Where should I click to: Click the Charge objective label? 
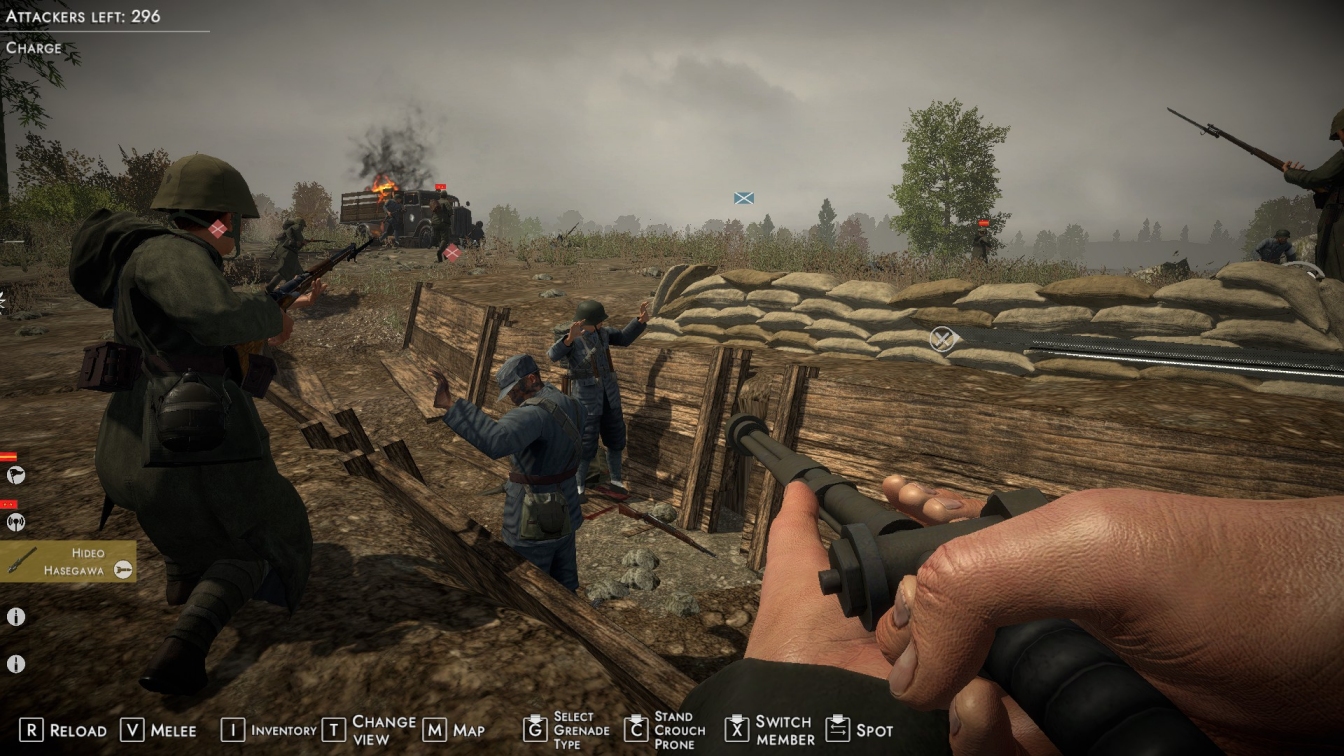(x=34, y=48)
